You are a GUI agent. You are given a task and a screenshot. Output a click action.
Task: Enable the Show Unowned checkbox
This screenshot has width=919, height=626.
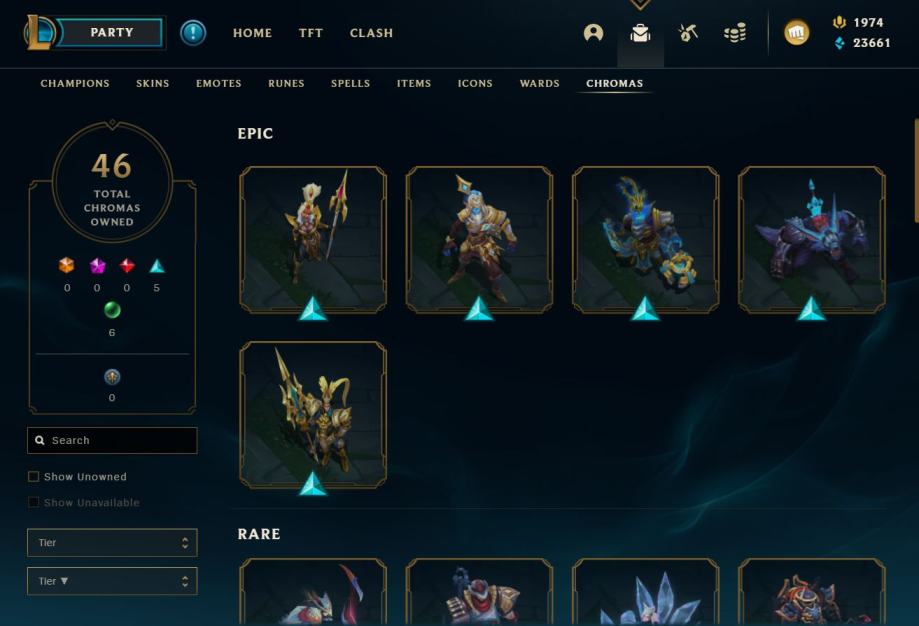[34, 477]
